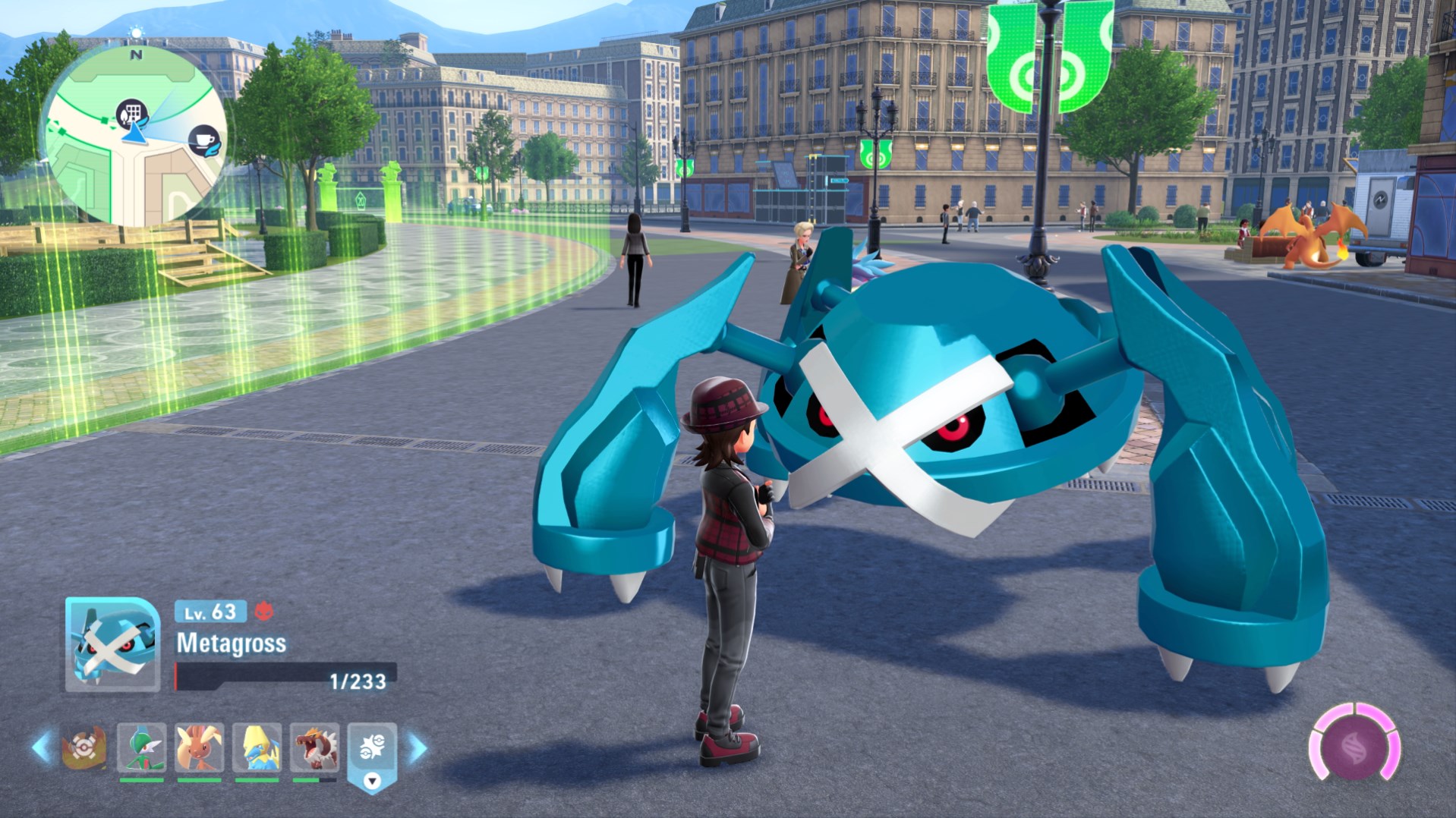Screen dimensions: 1456x818
Task: Activate the pink Mega Evolution gauge icon
Action: (x=1355, y=747)
